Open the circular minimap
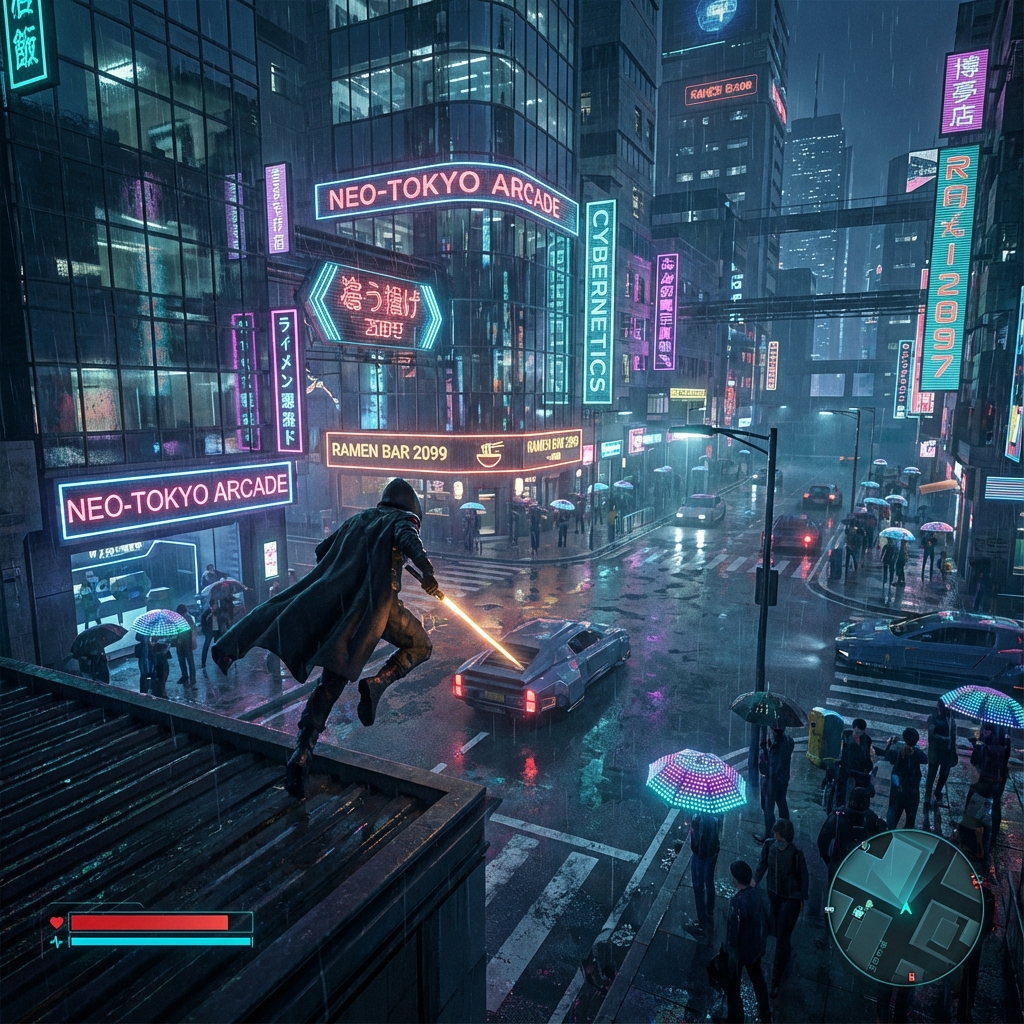Image resolution: width=1024 pixels, height=1024 pixels. coord(905,907)
